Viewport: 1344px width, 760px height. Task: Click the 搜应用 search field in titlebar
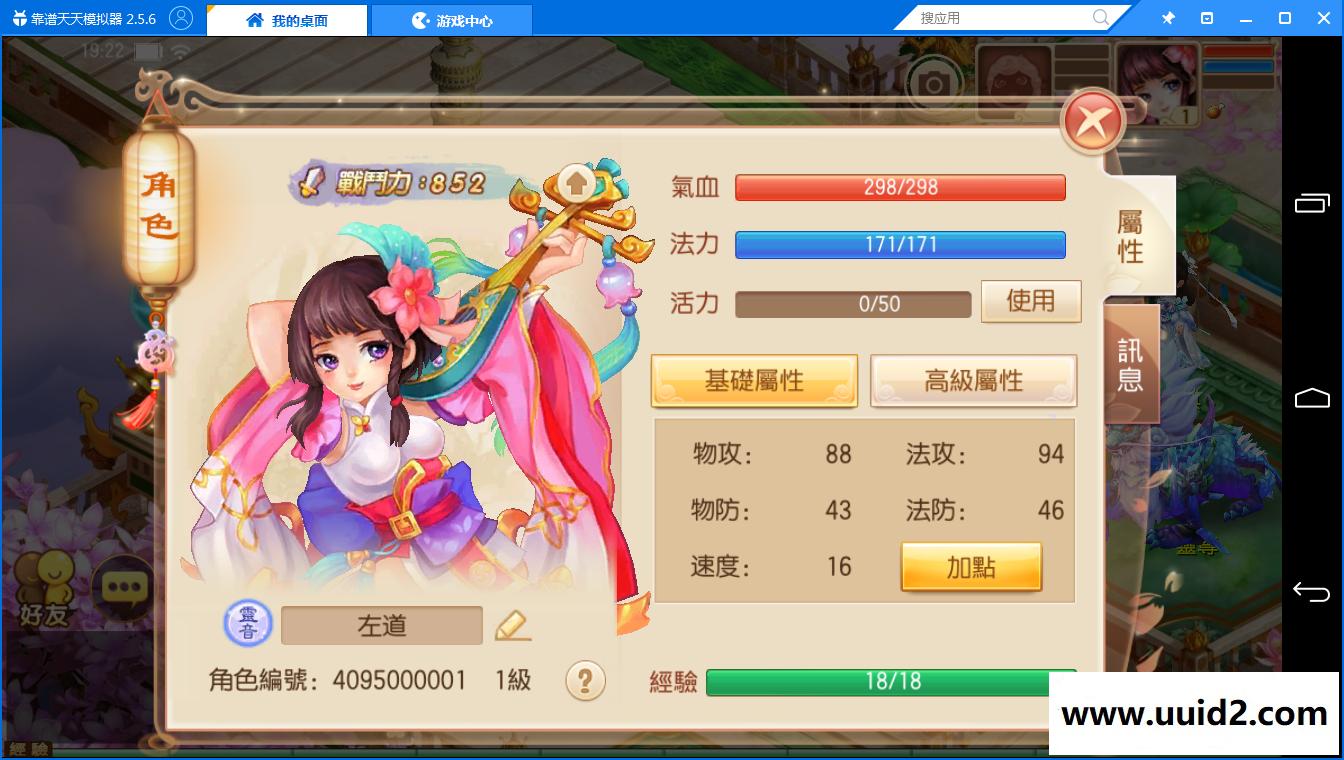coord(1000,17)
